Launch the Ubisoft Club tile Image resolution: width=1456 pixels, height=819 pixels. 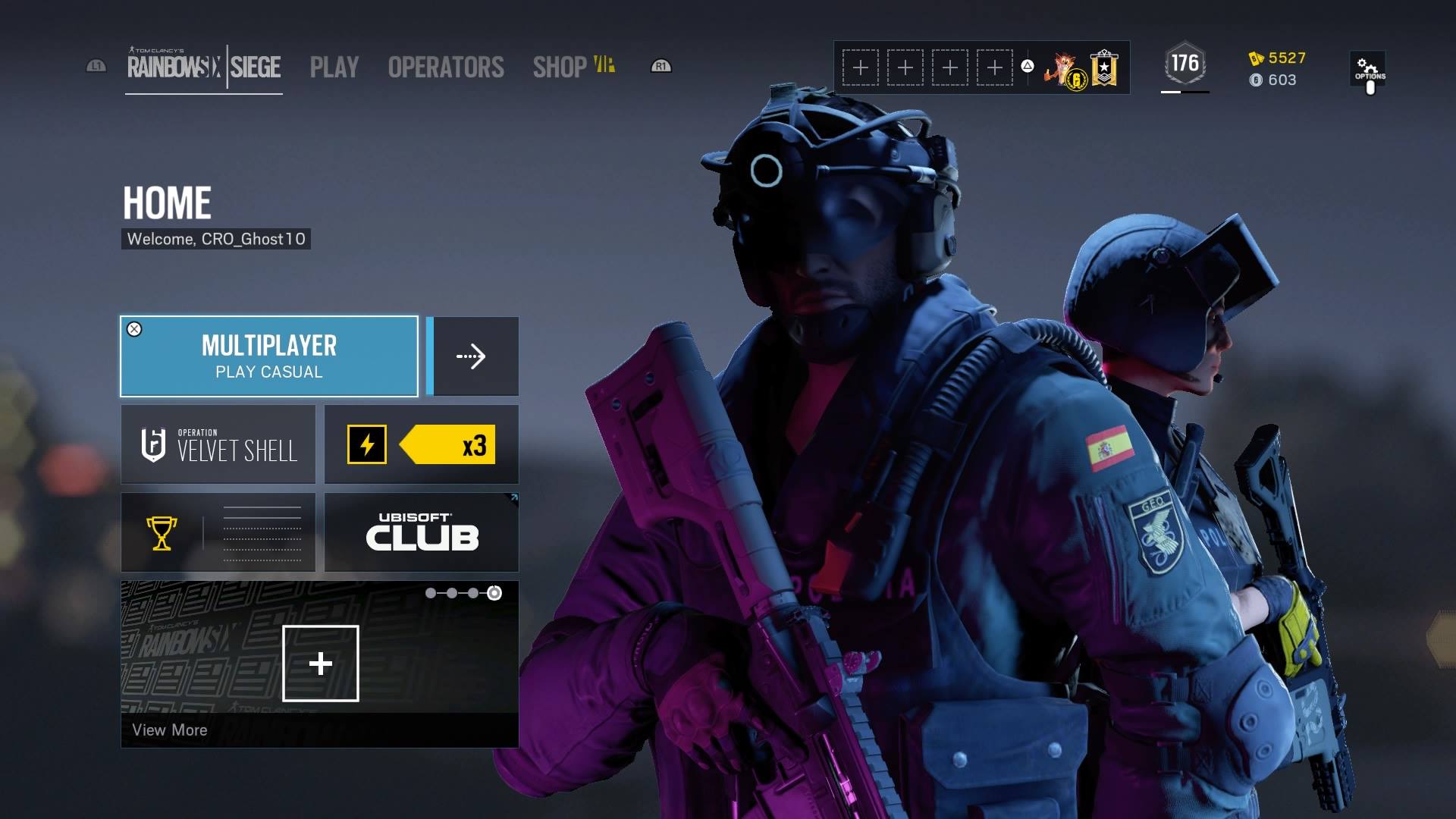click(422, 533)
